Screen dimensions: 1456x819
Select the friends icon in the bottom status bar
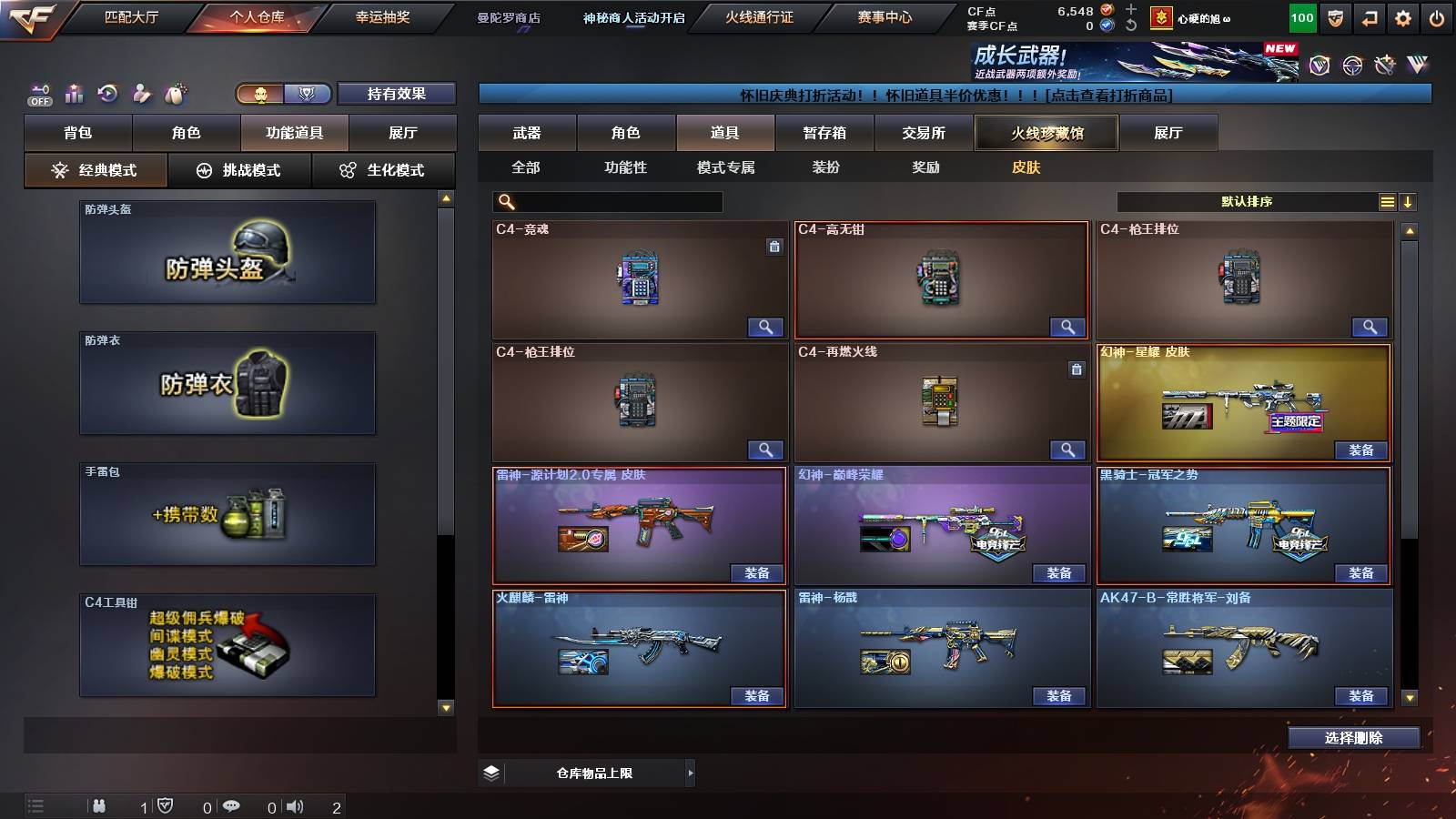pyautogui.click(x=100, y=804)
